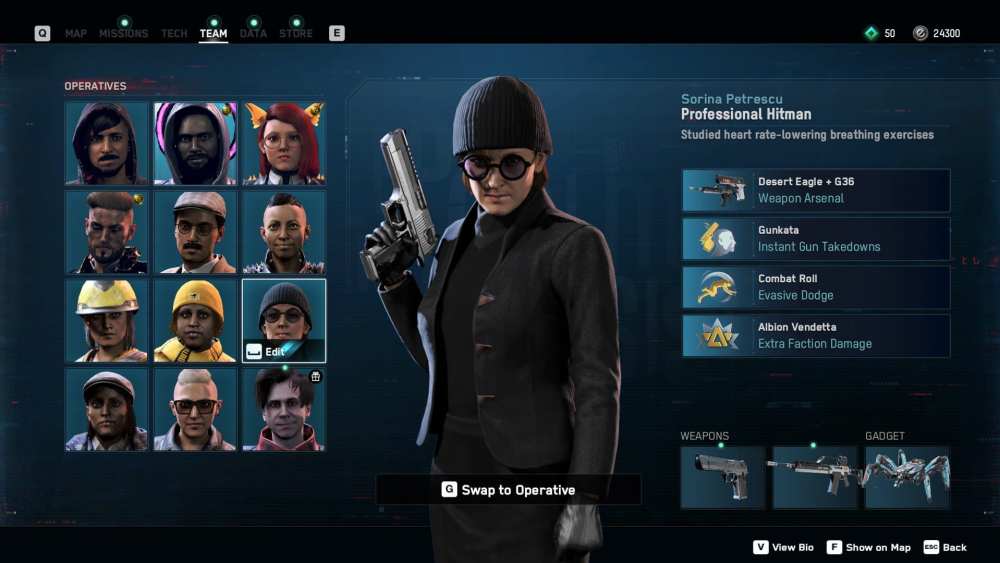
Task: Show the Data tab
Action: (x=253, y=34)
